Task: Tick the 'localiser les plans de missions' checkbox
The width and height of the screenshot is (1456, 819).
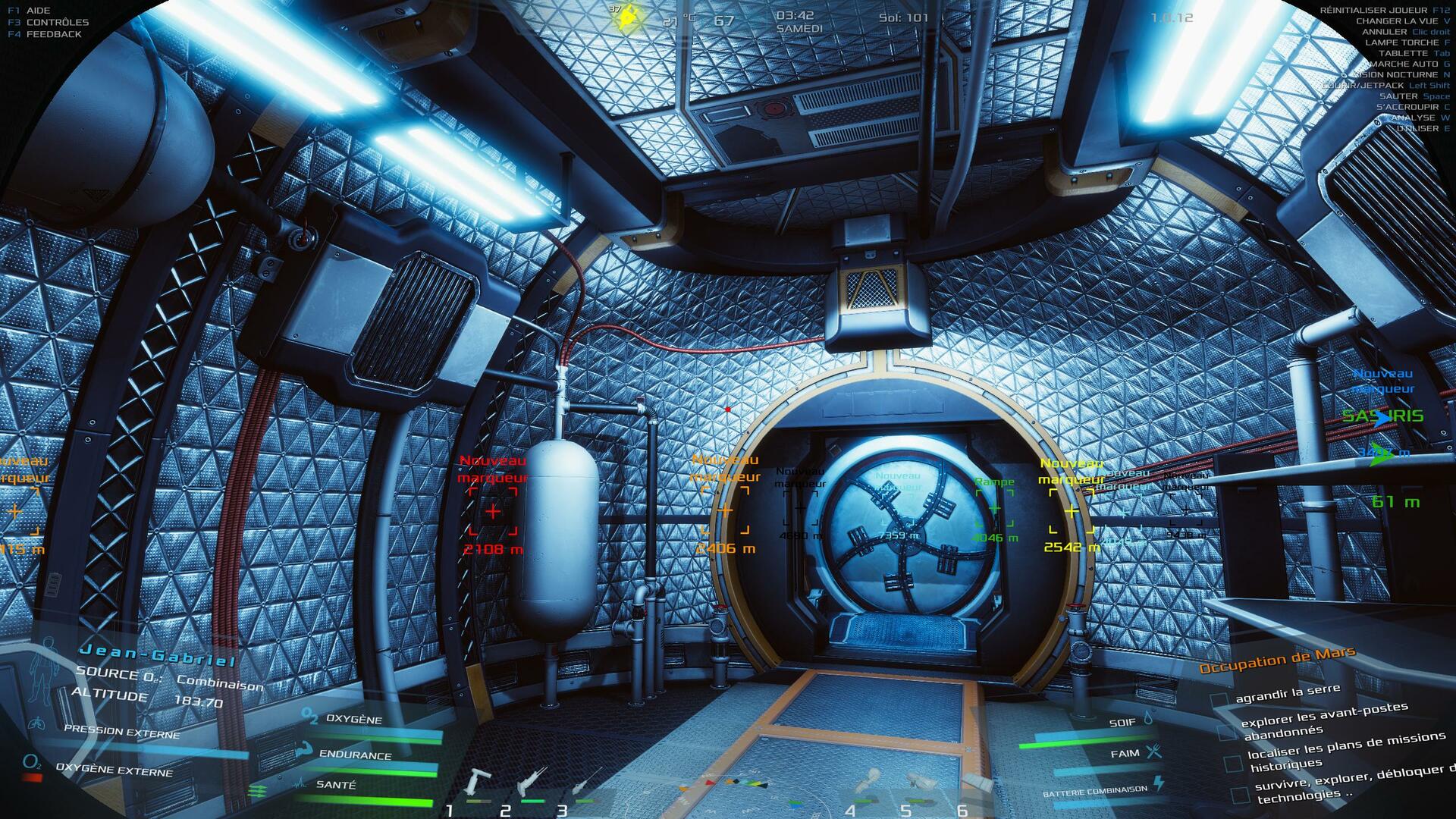Action: 1233,763
